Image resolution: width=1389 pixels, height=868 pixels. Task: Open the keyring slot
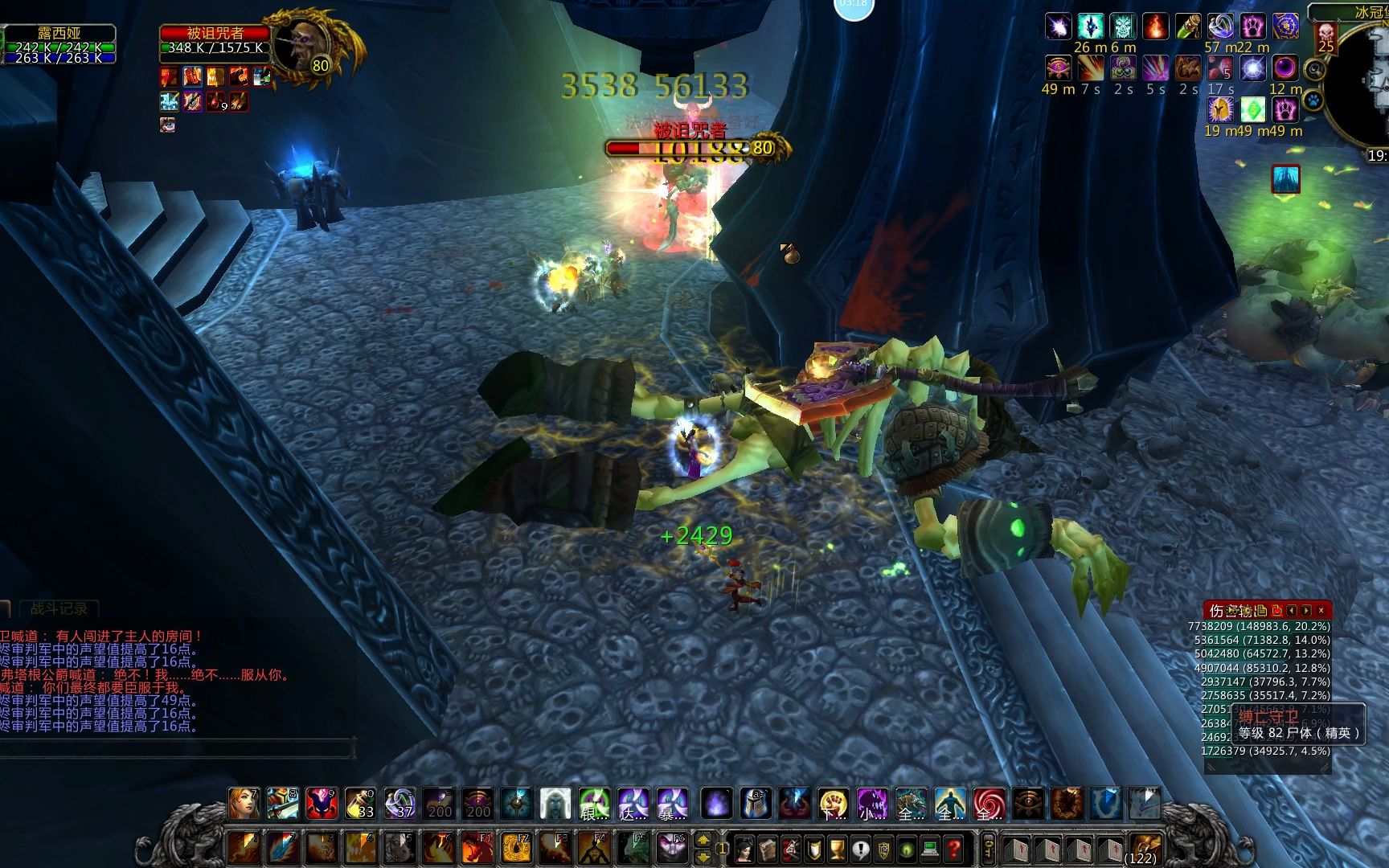click(x=989, y=849)
